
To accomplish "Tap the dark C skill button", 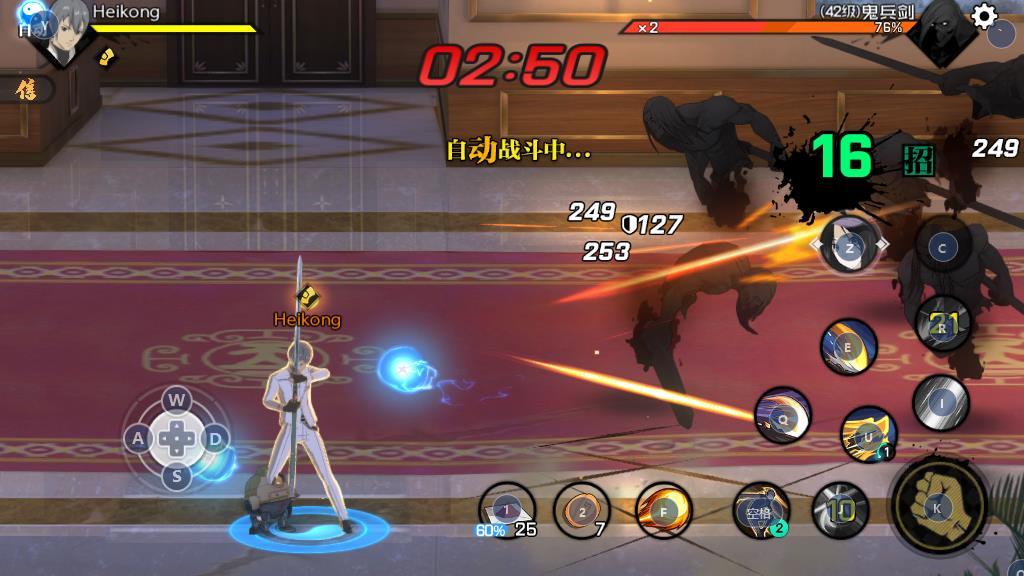I will pyautogui.click(x=942, y=248).
